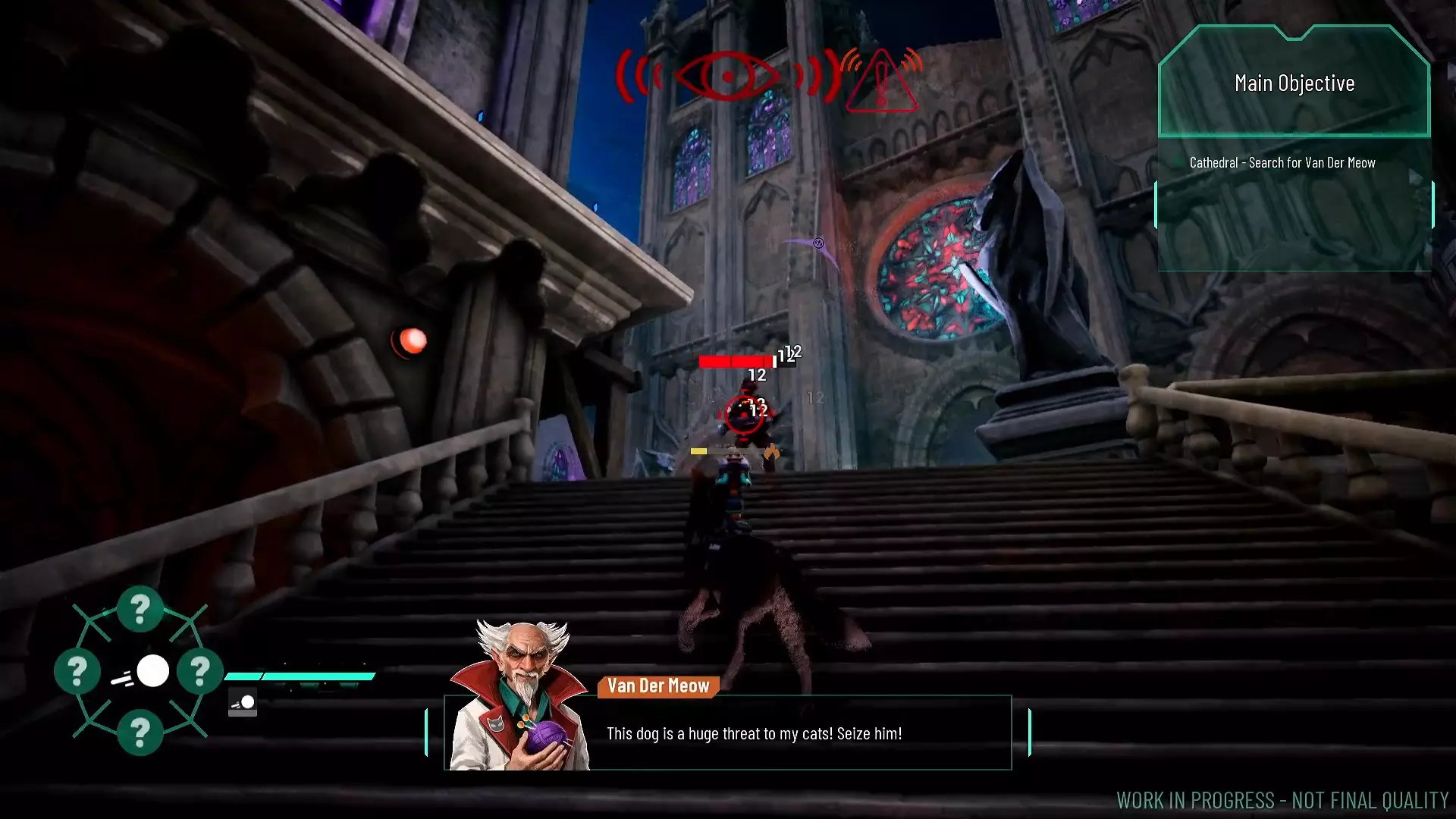Click the Van Der Meow name banner

(657, 686)
